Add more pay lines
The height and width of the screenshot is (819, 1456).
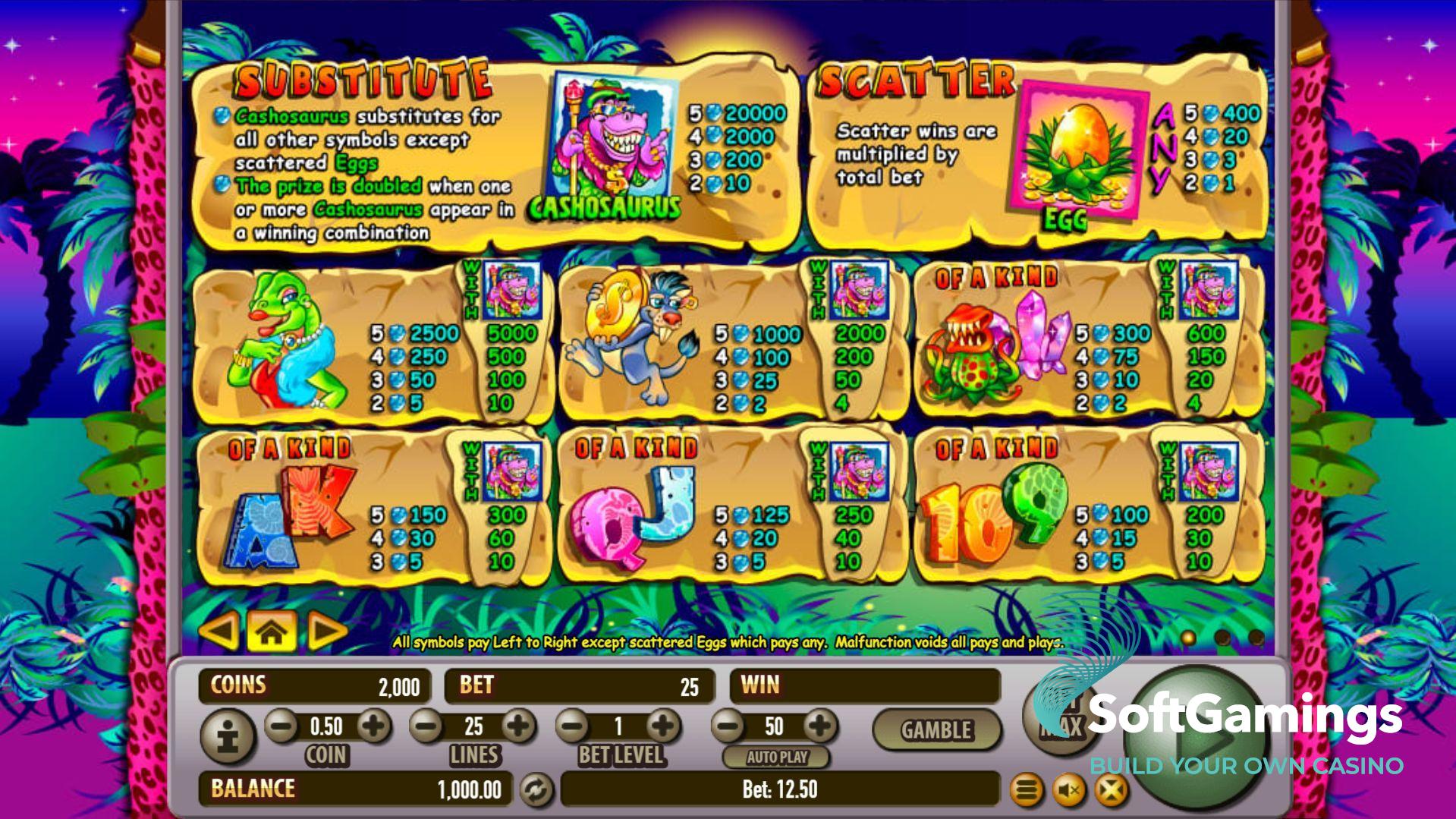519,726
